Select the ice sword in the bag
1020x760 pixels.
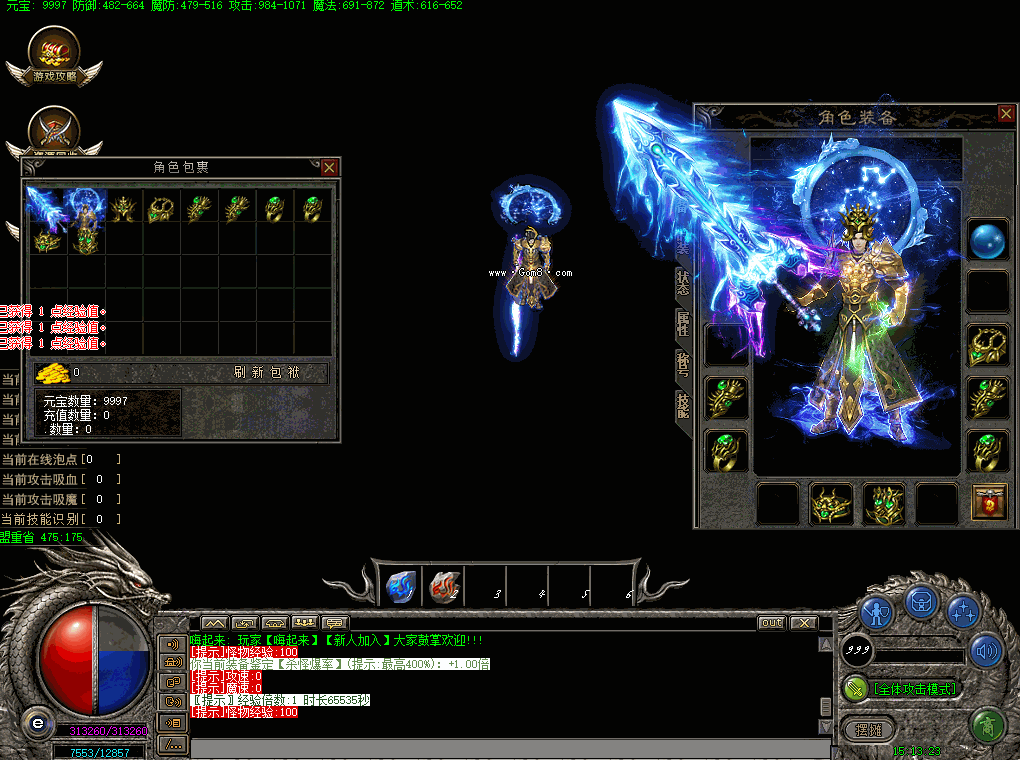[x=46, y=205]
